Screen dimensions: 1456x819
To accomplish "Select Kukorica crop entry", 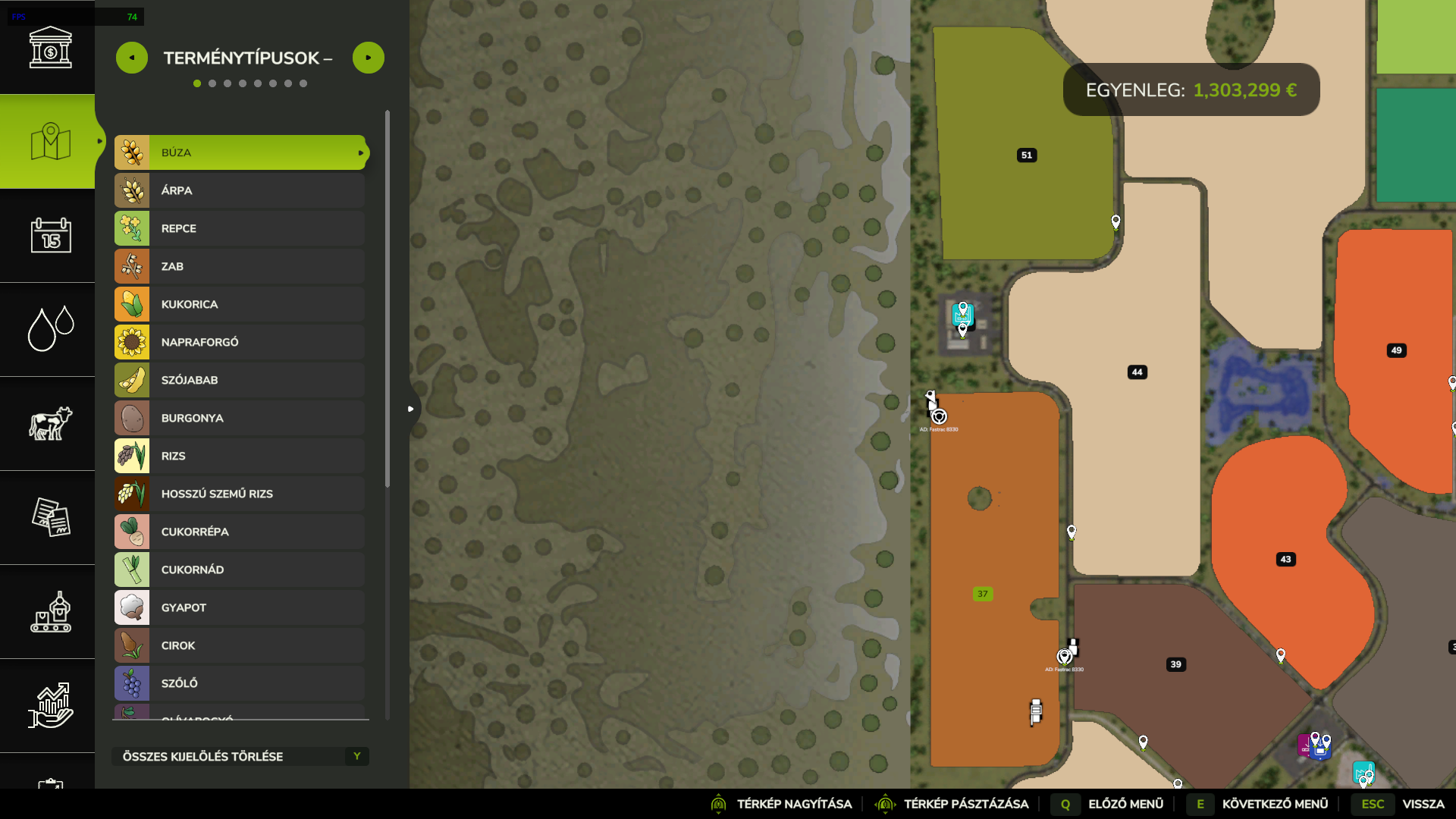I will 240,304.
